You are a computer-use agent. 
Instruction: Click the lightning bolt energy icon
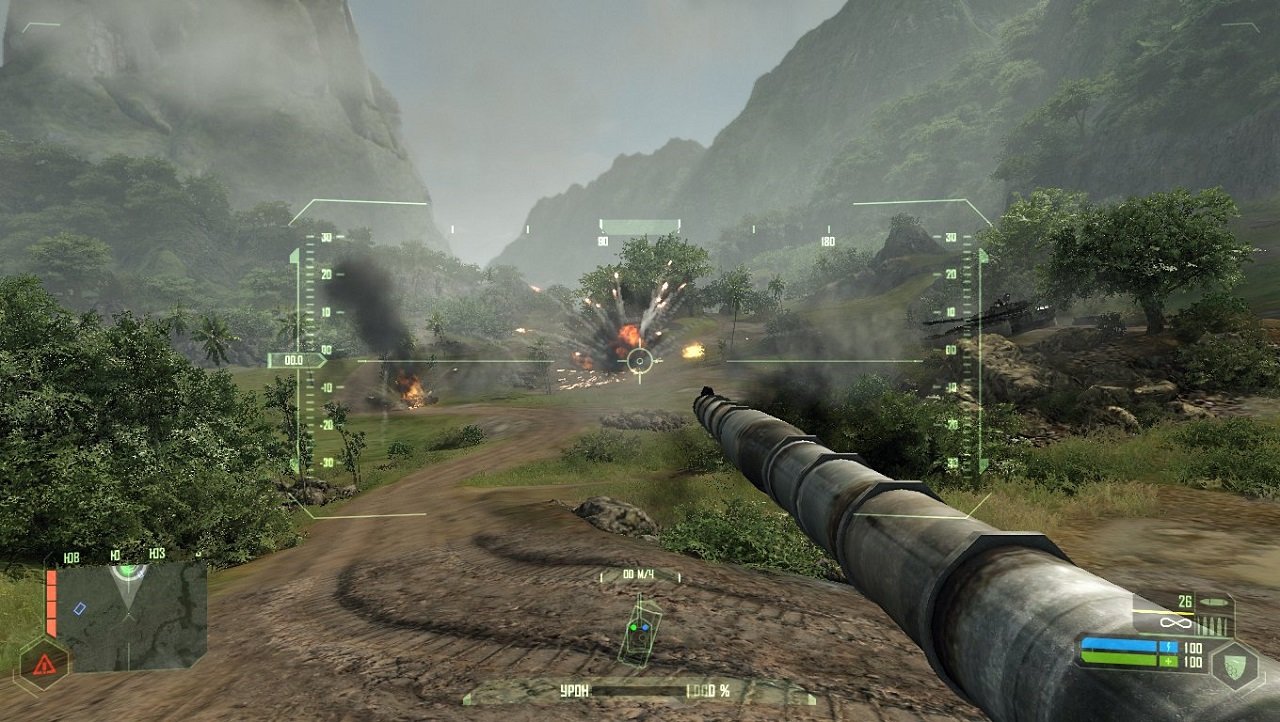click(1170, 647)
